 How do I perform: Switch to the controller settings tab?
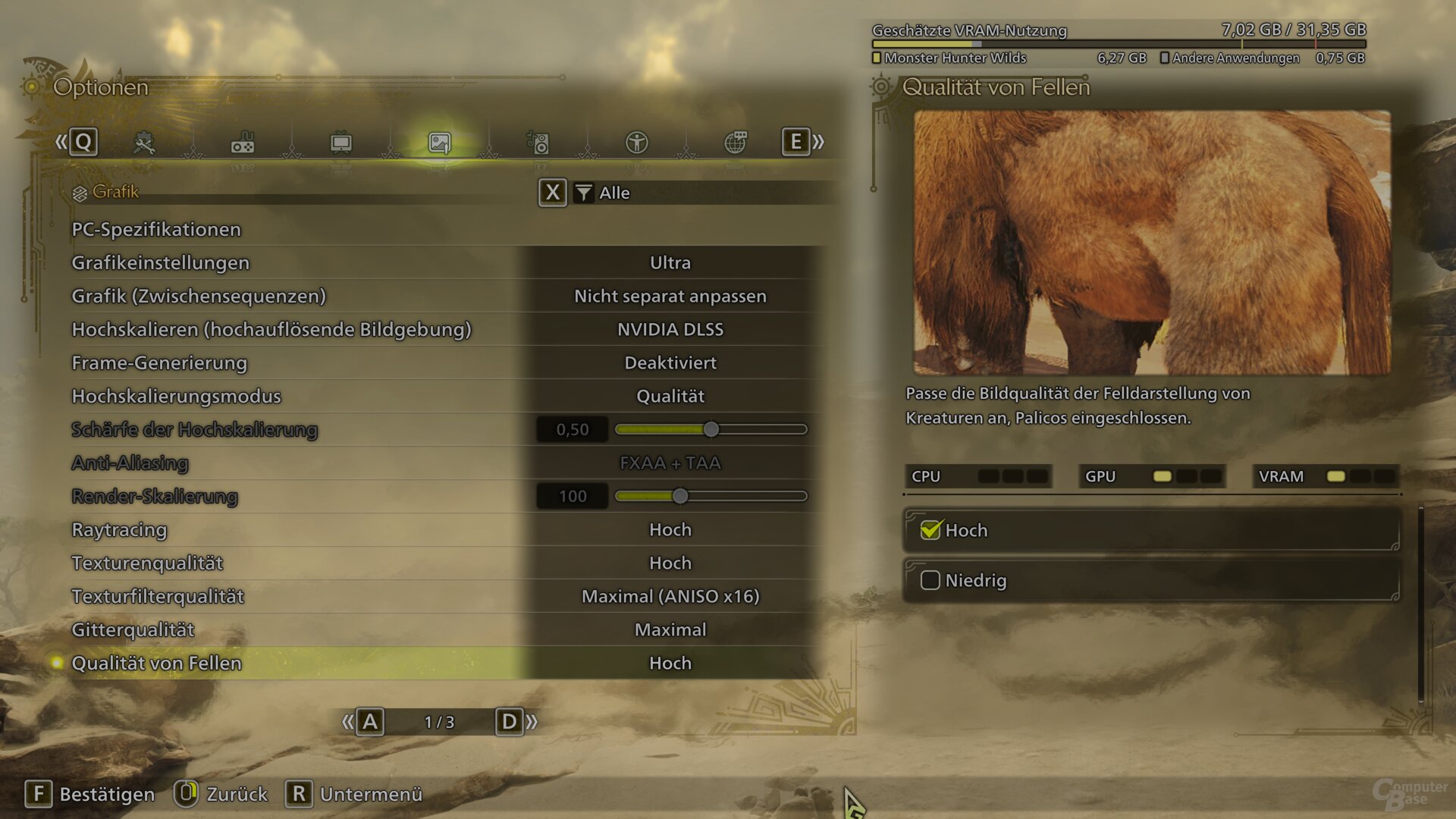[243, 143]
